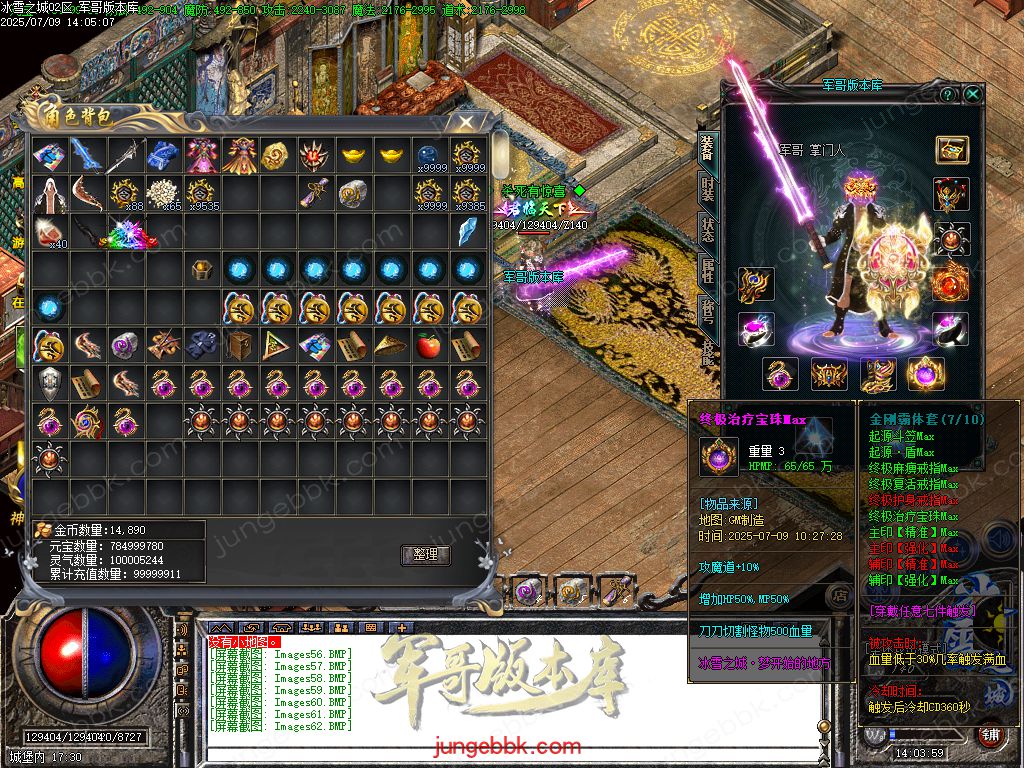Select the rainbow crystal cluster item

[x=126, y=234]
